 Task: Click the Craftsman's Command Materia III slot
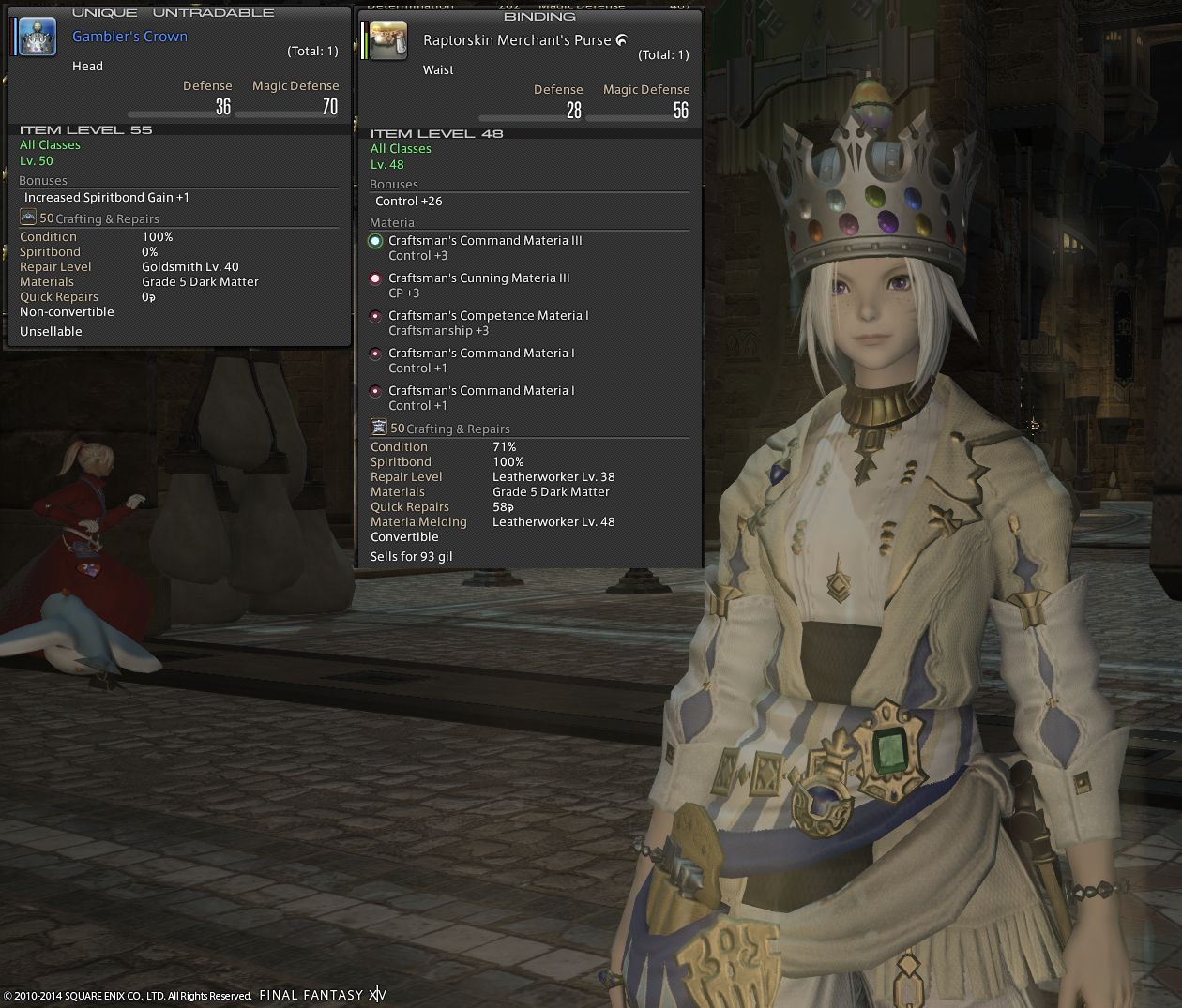tap(375, 241)
